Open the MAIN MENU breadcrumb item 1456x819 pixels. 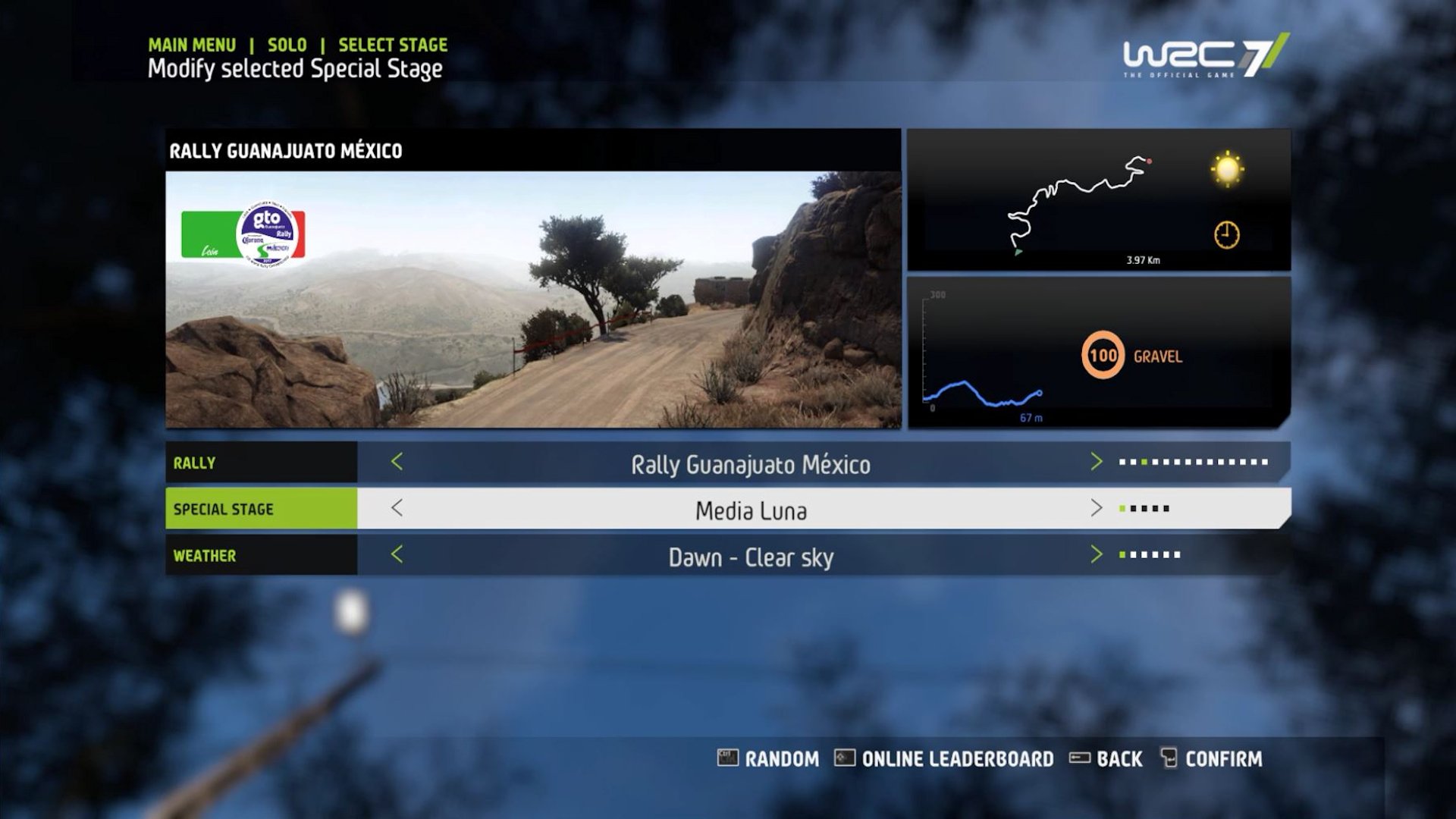[190, 45]
